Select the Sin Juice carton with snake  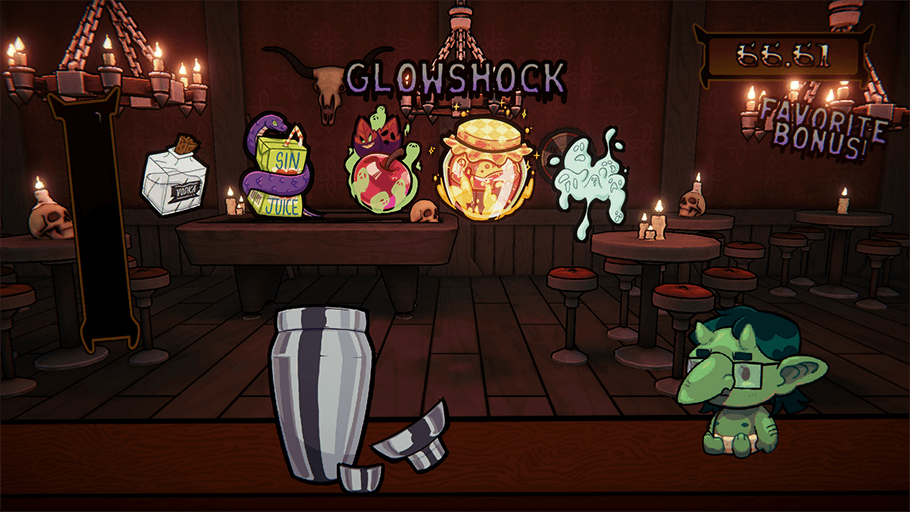click(x=280, y=168)
